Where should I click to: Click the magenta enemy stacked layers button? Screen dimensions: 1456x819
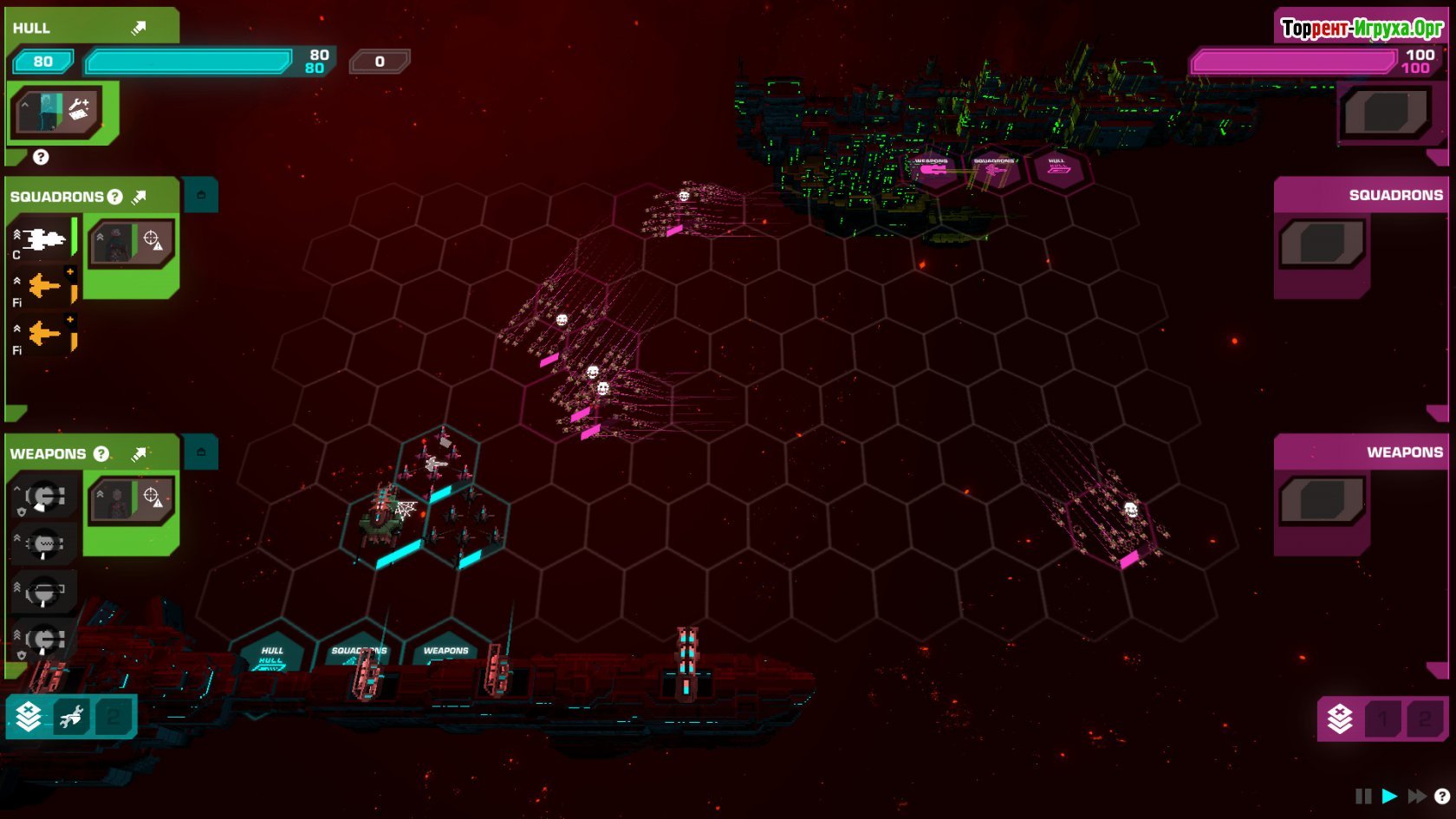(1340, 718)
